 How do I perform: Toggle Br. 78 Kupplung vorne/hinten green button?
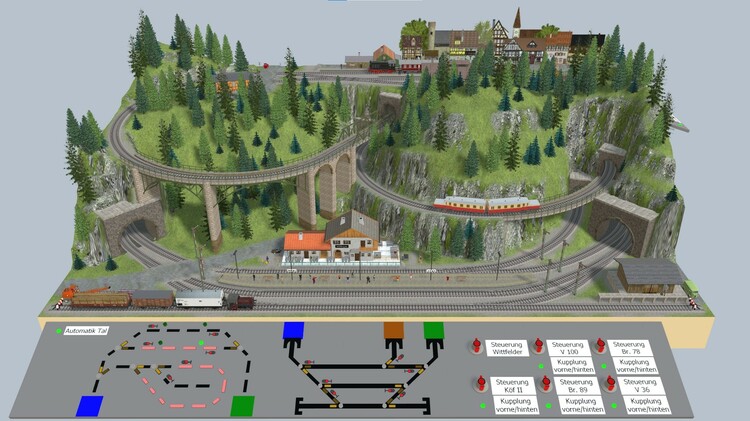(x=605, y=365)
